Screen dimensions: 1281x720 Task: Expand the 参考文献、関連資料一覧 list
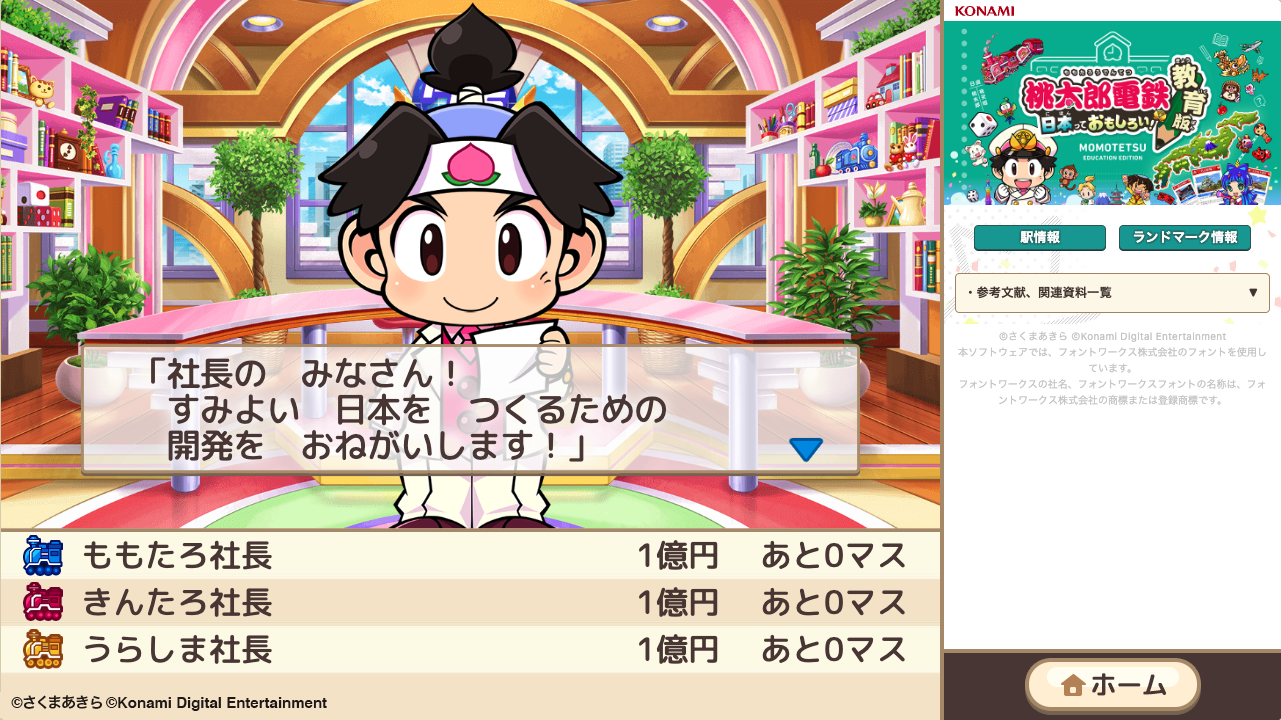pyautogui.click(x=1110, y=292)
